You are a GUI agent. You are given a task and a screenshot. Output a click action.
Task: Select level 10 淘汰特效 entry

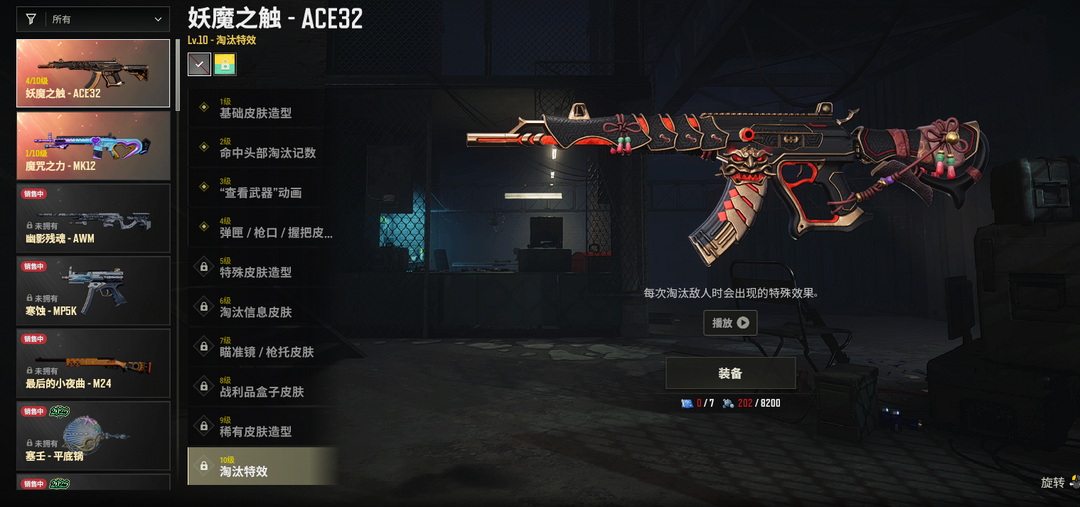click(262, 467)
